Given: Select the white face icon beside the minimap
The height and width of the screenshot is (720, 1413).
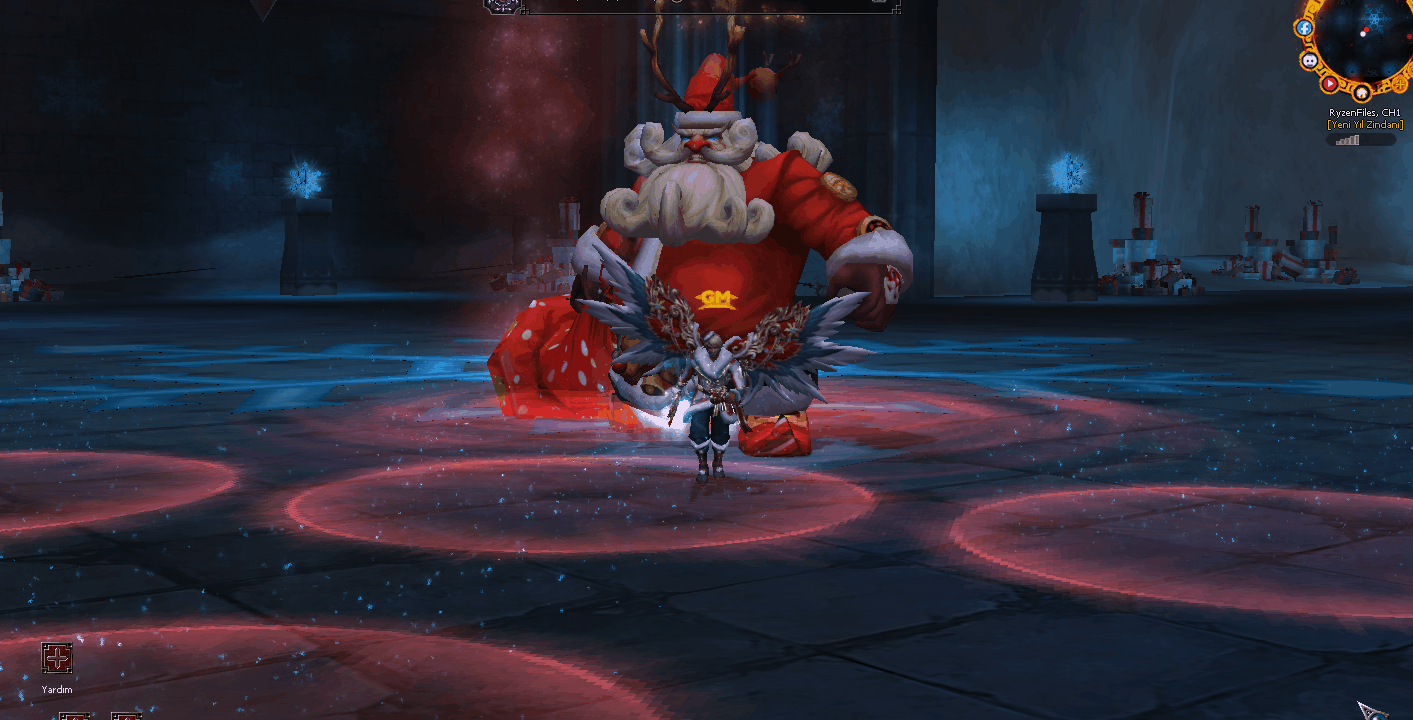Looking at the screenshot, I should coord(1310,60).
